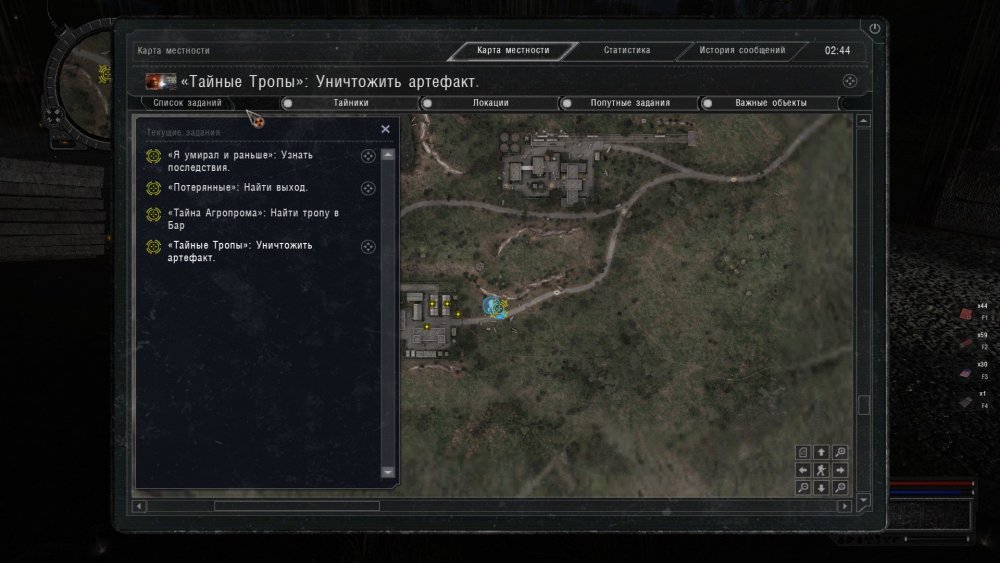Click the Список заданий button

(x=188, y=103)
